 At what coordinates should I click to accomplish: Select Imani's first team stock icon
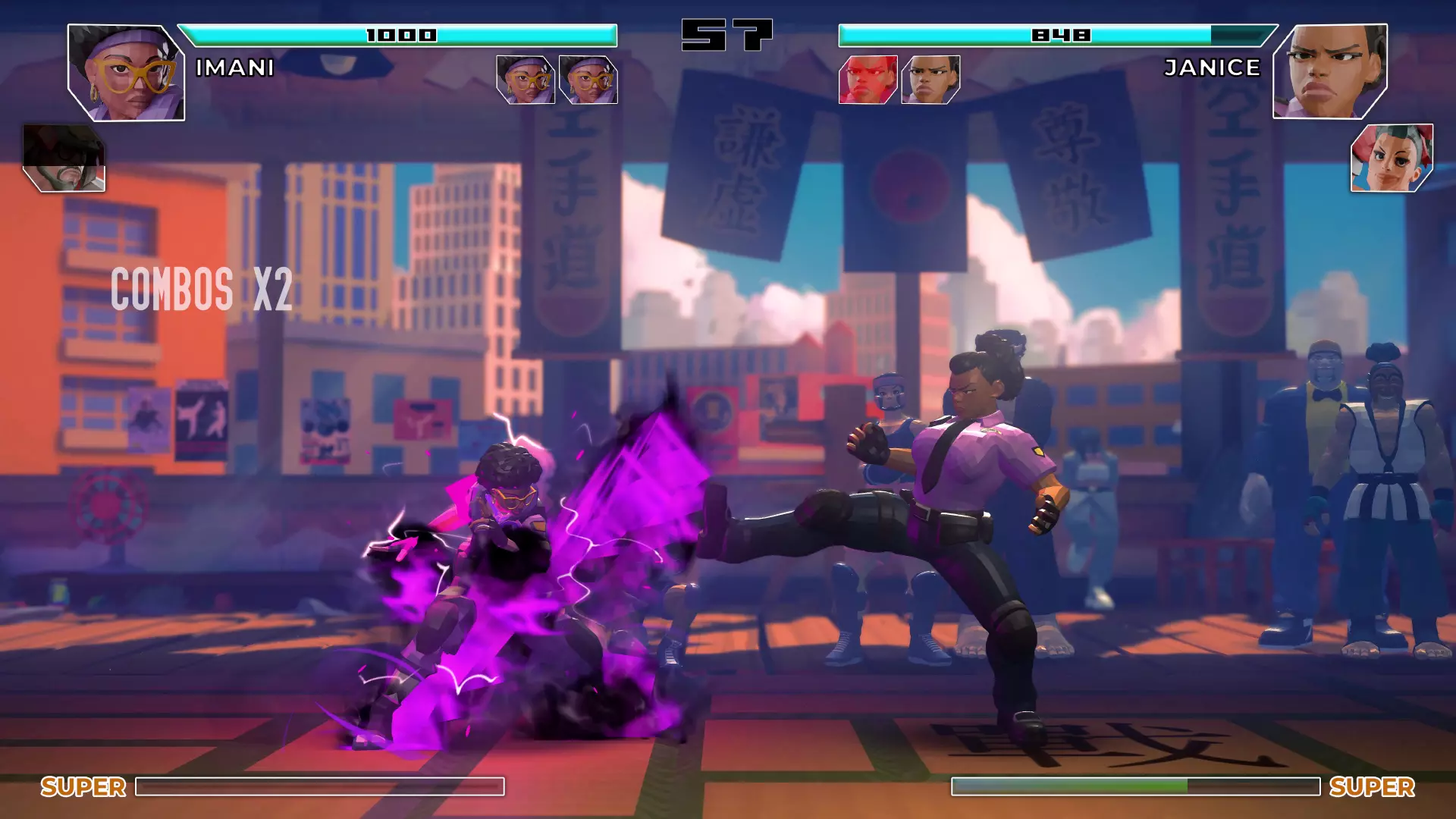pos(526,80)
